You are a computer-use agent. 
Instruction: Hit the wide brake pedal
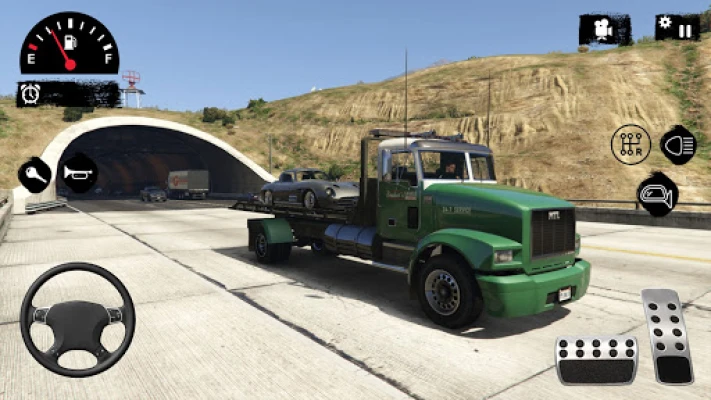596,360
